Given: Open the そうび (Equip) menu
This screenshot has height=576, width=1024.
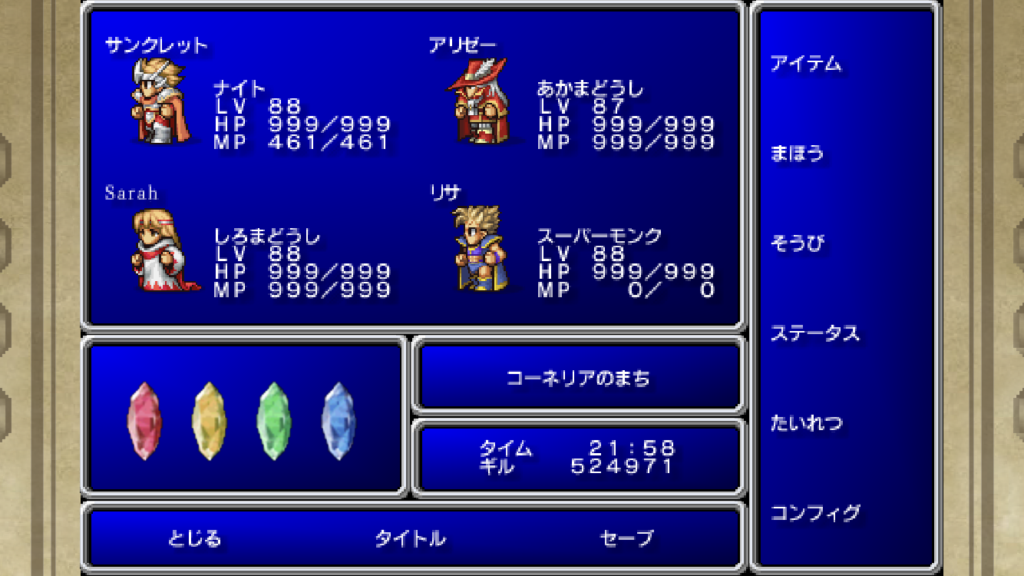Looking at the screenshot, I should pyautogui.click(x=797, y=243).
